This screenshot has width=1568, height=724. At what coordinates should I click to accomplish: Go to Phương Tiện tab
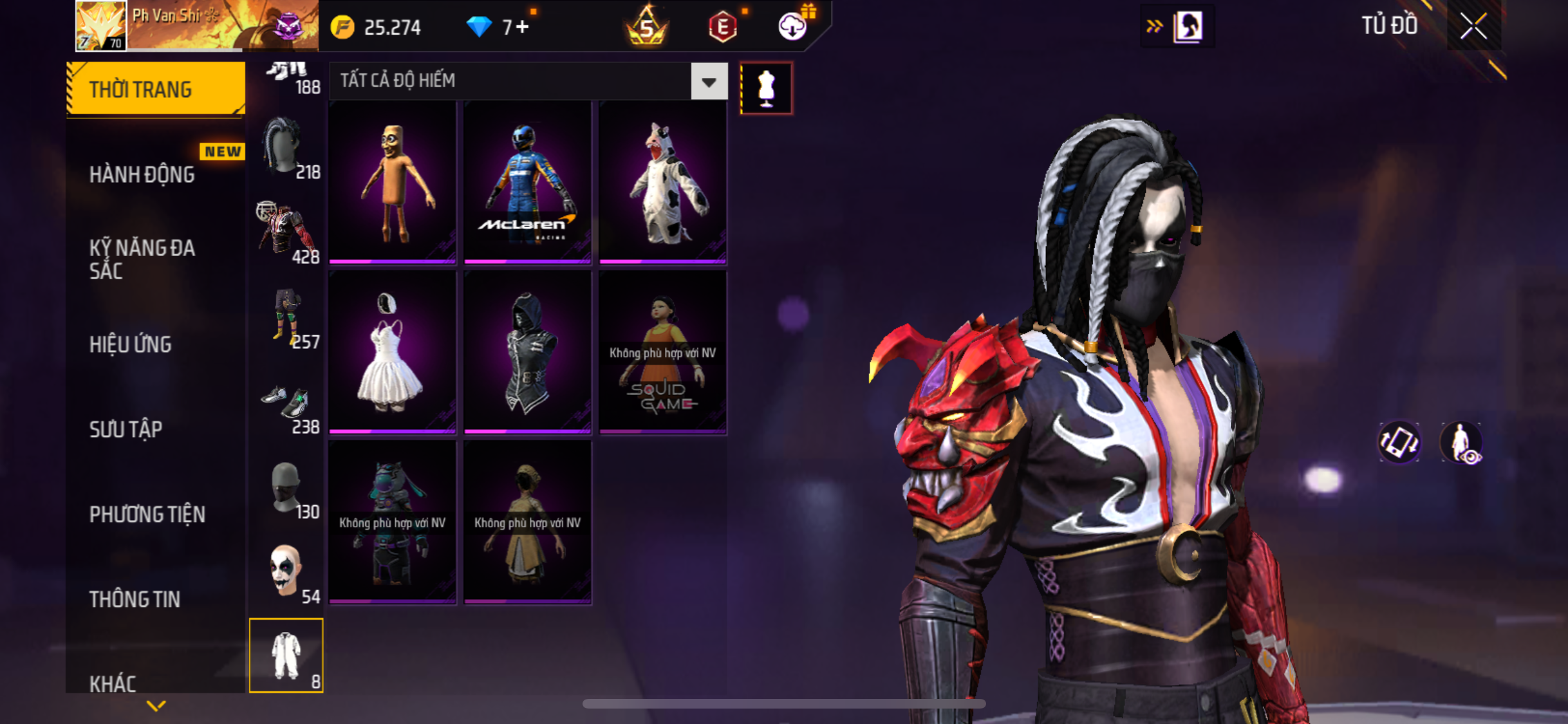coord(147,514)
